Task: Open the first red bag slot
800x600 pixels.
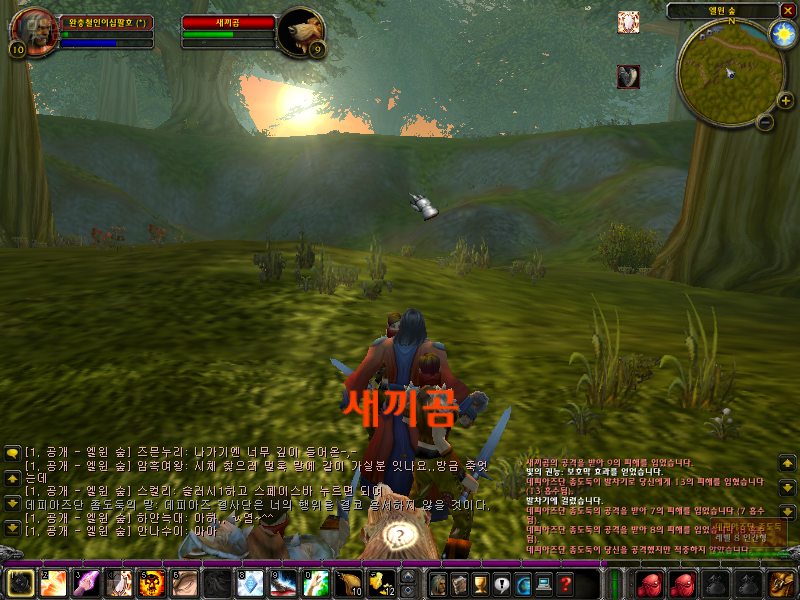Action: click(x=650, y=583)
